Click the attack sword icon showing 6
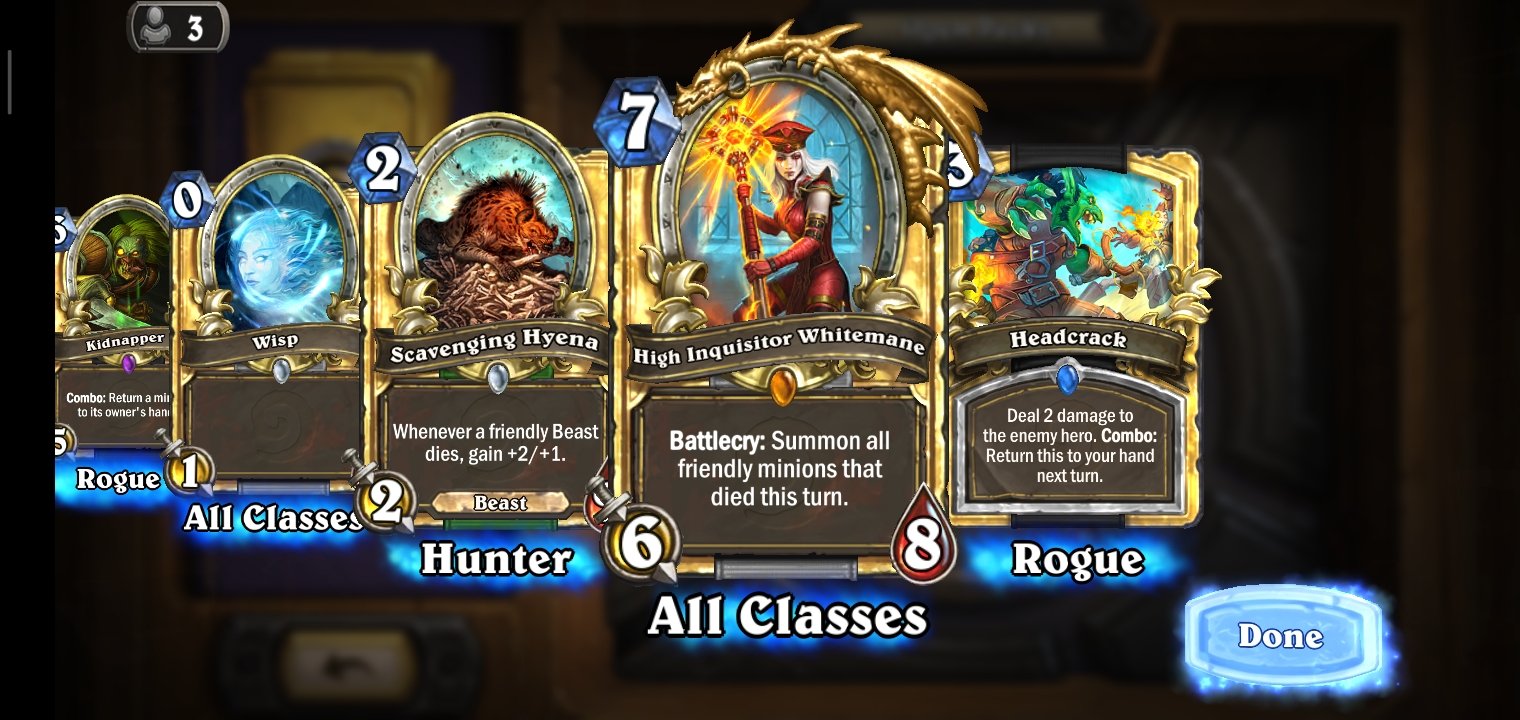Image resolution: width=1520 pixels, height=720 pixels. (643, 541)
